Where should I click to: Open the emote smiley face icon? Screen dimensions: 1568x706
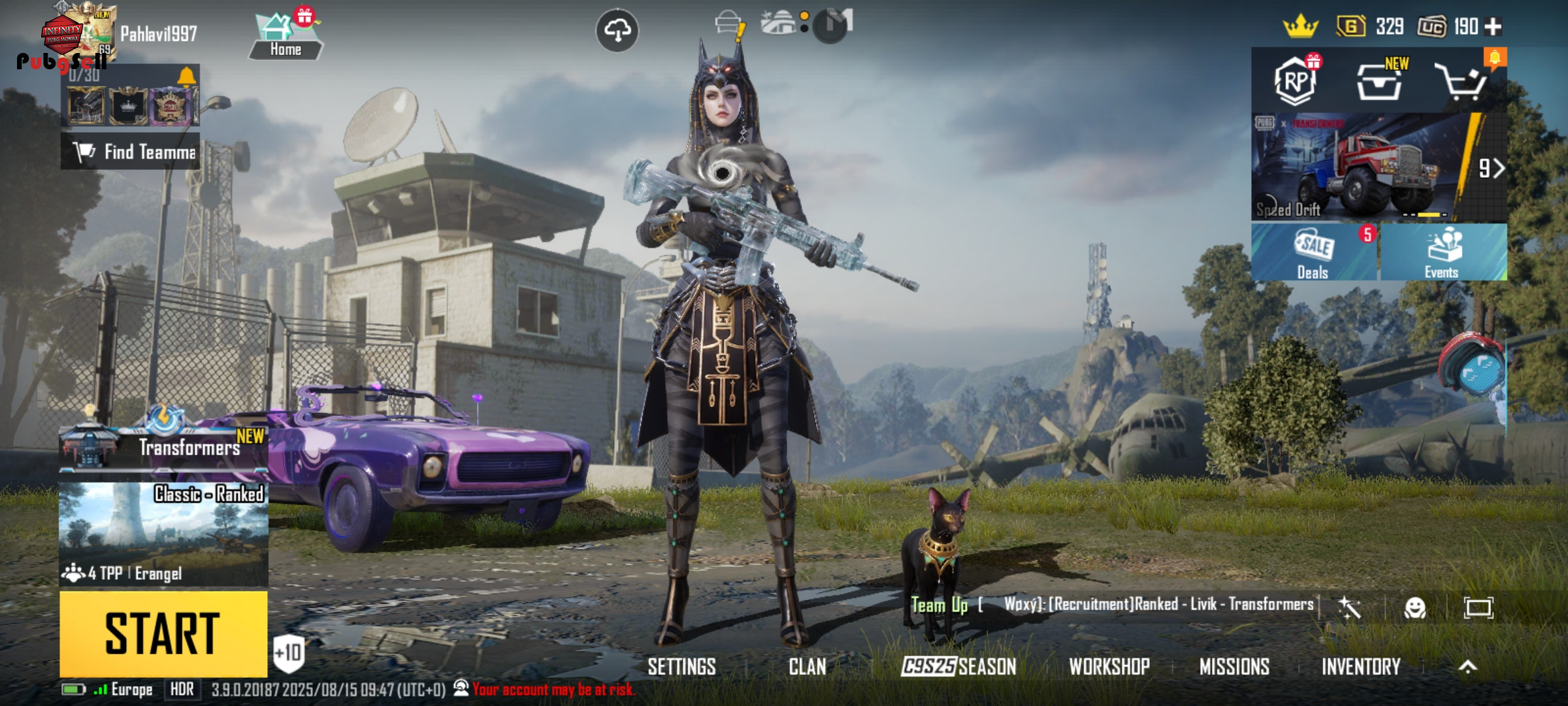(1414, 609)
